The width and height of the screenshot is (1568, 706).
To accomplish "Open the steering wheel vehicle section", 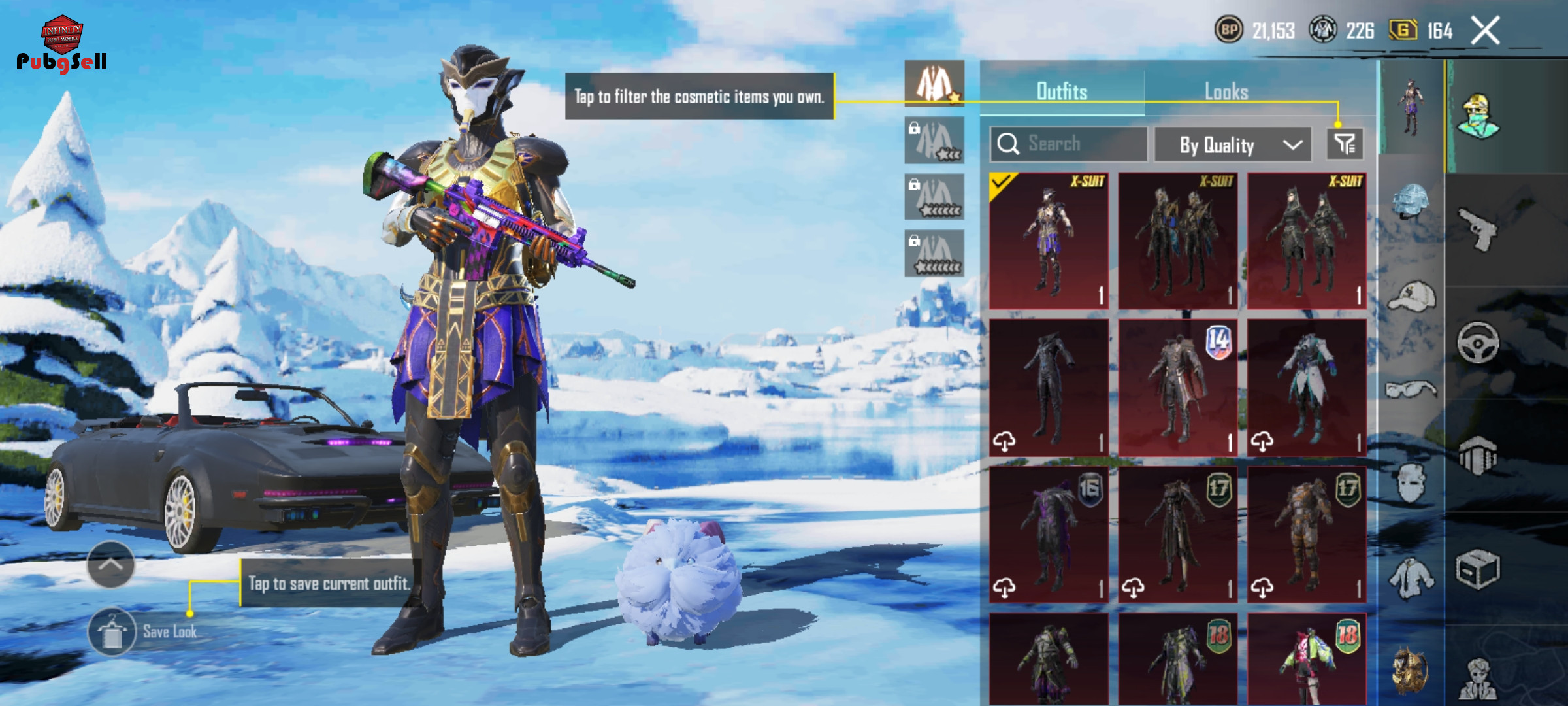I will click(1478, 343).
